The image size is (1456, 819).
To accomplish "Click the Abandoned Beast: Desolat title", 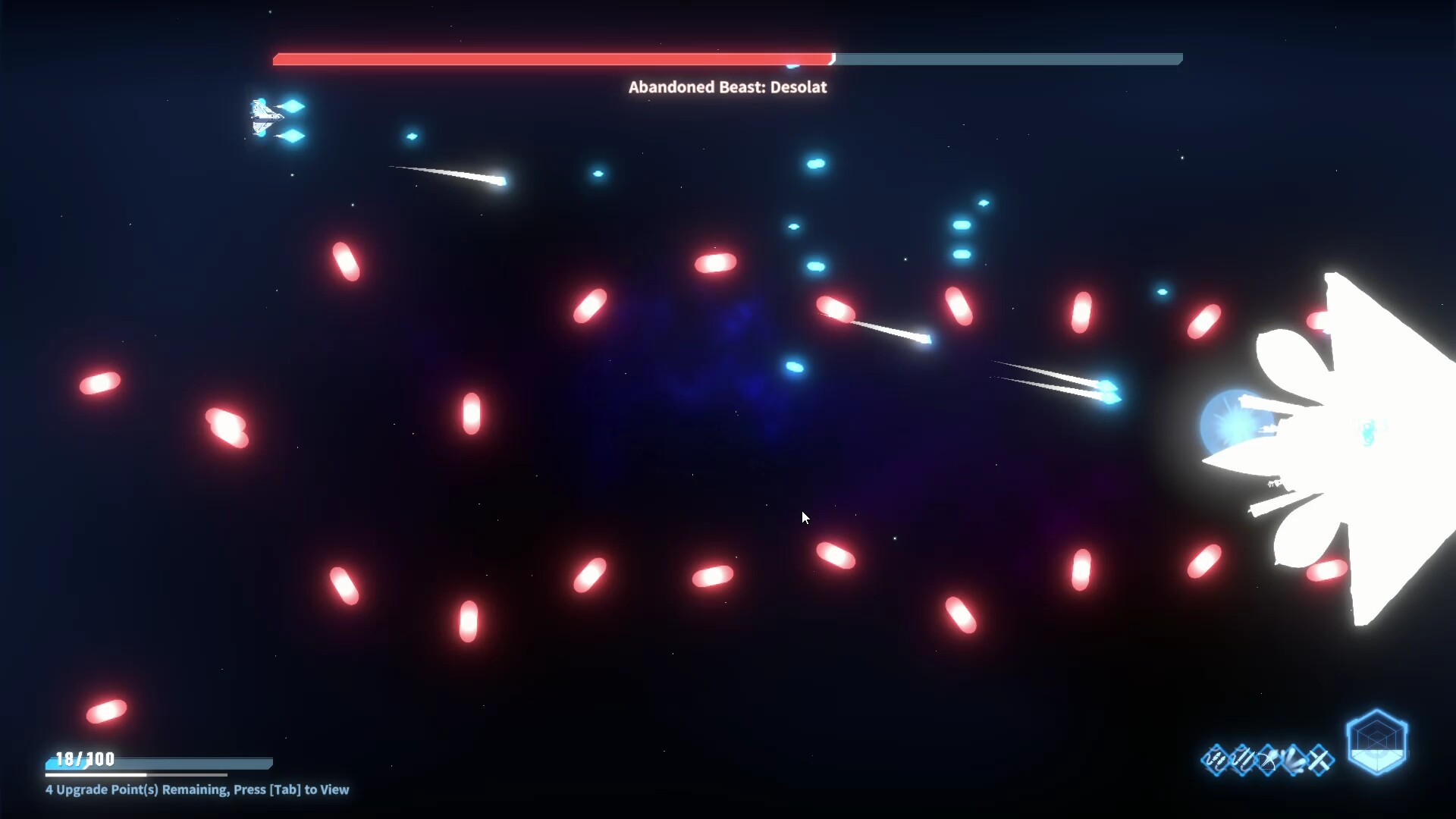I will pos(727,86).
